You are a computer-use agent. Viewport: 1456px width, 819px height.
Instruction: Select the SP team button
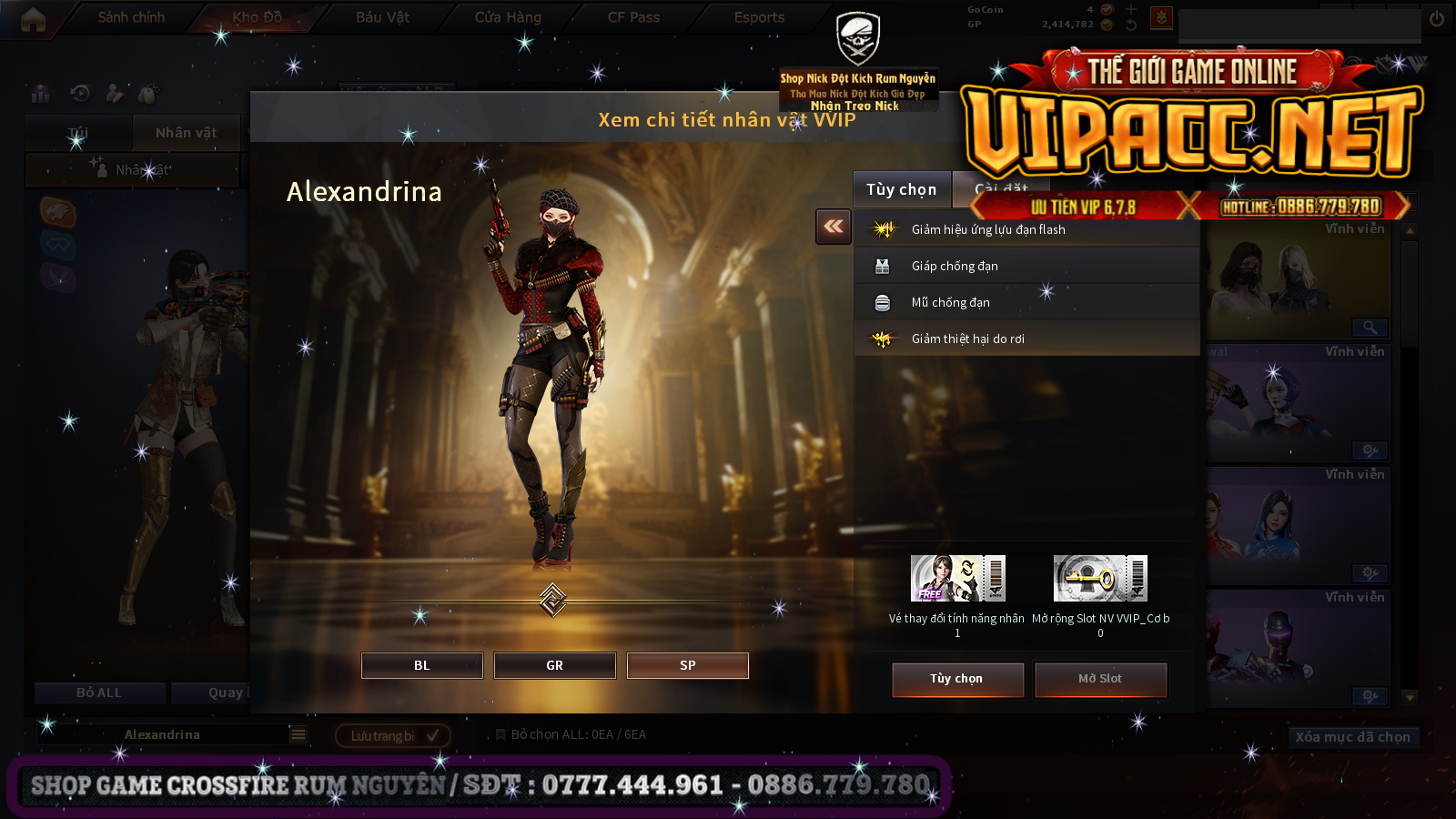click(x=687, y=665)
